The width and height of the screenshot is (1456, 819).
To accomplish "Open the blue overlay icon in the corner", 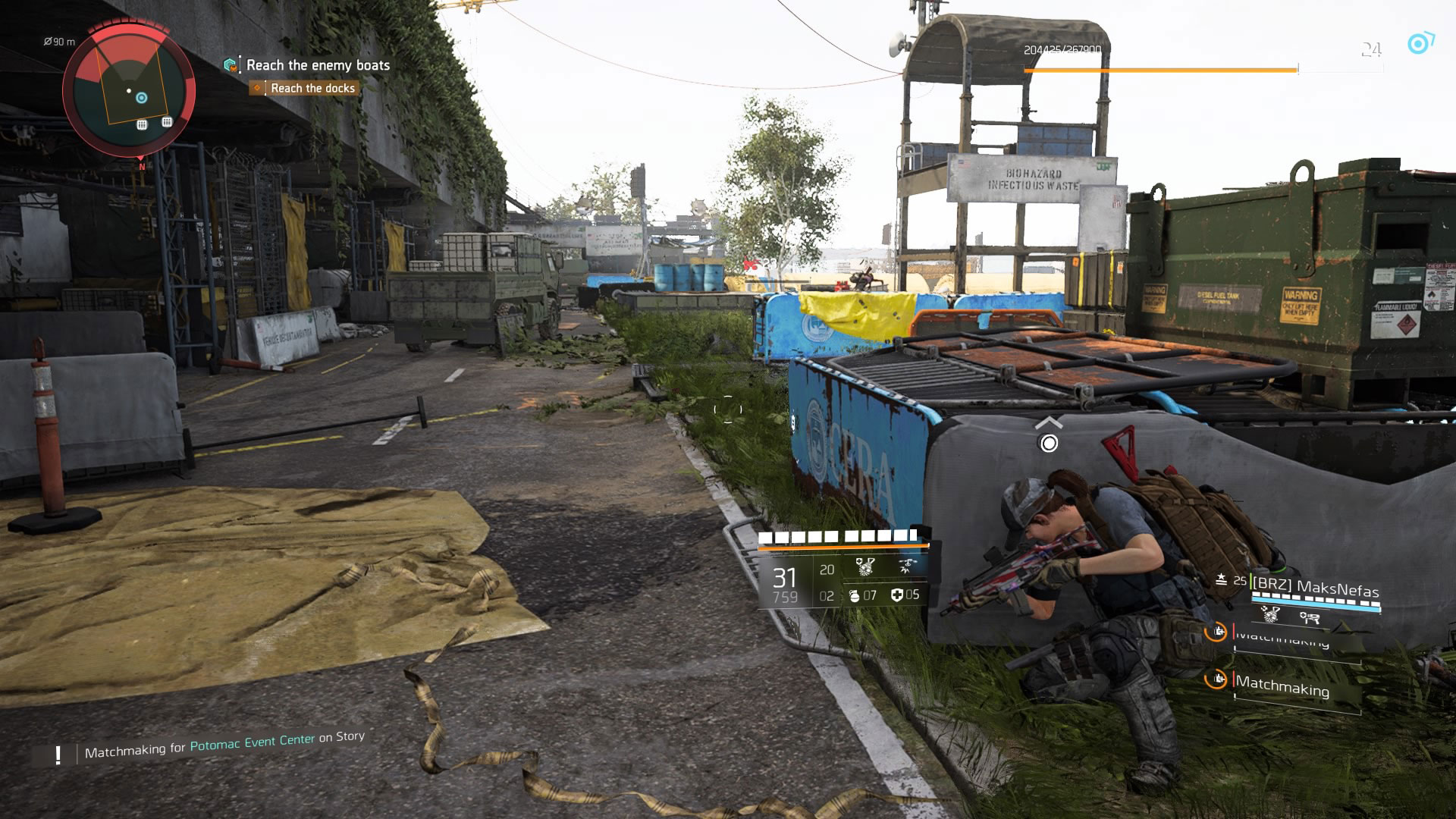I will (x=1419, y=43).
